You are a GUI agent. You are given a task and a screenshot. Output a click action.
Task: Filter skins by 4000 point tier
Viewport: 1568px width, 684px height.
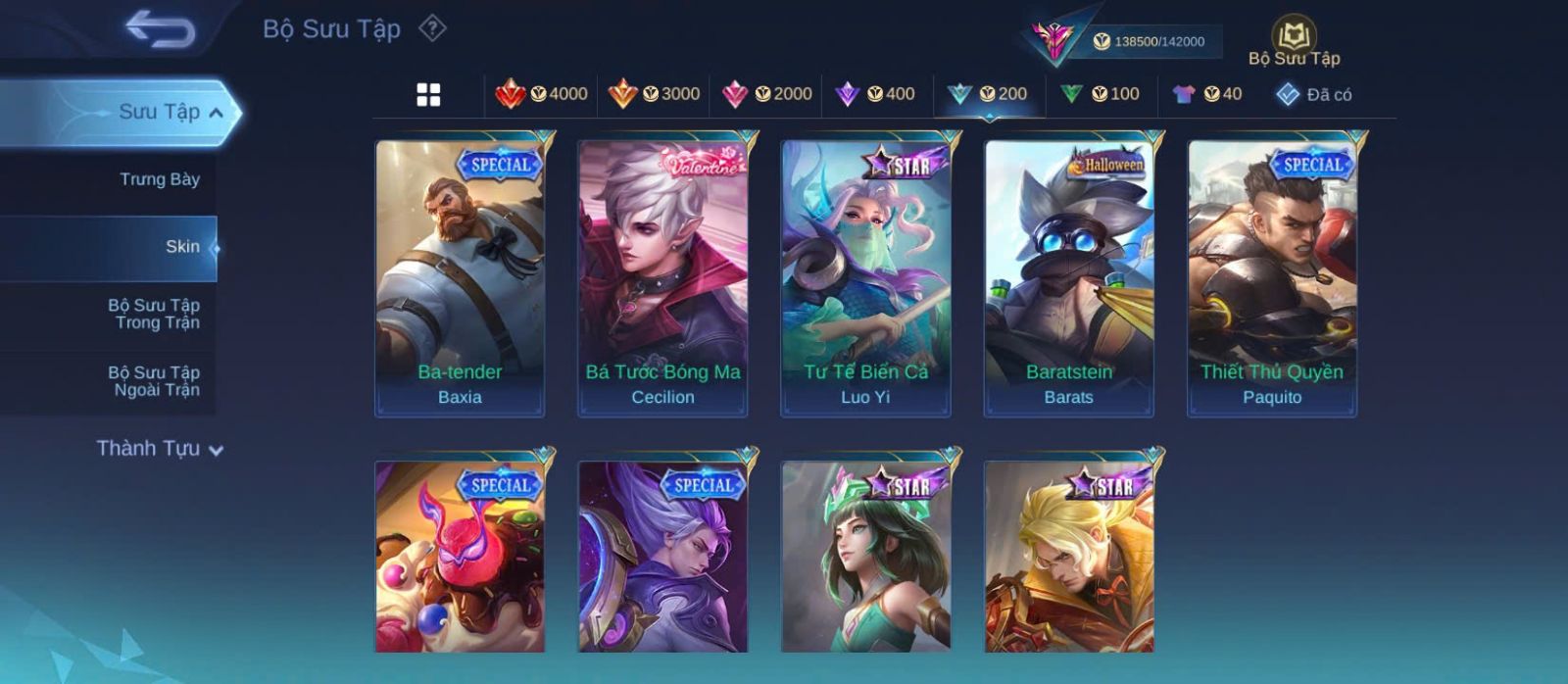tap(541, 94)
